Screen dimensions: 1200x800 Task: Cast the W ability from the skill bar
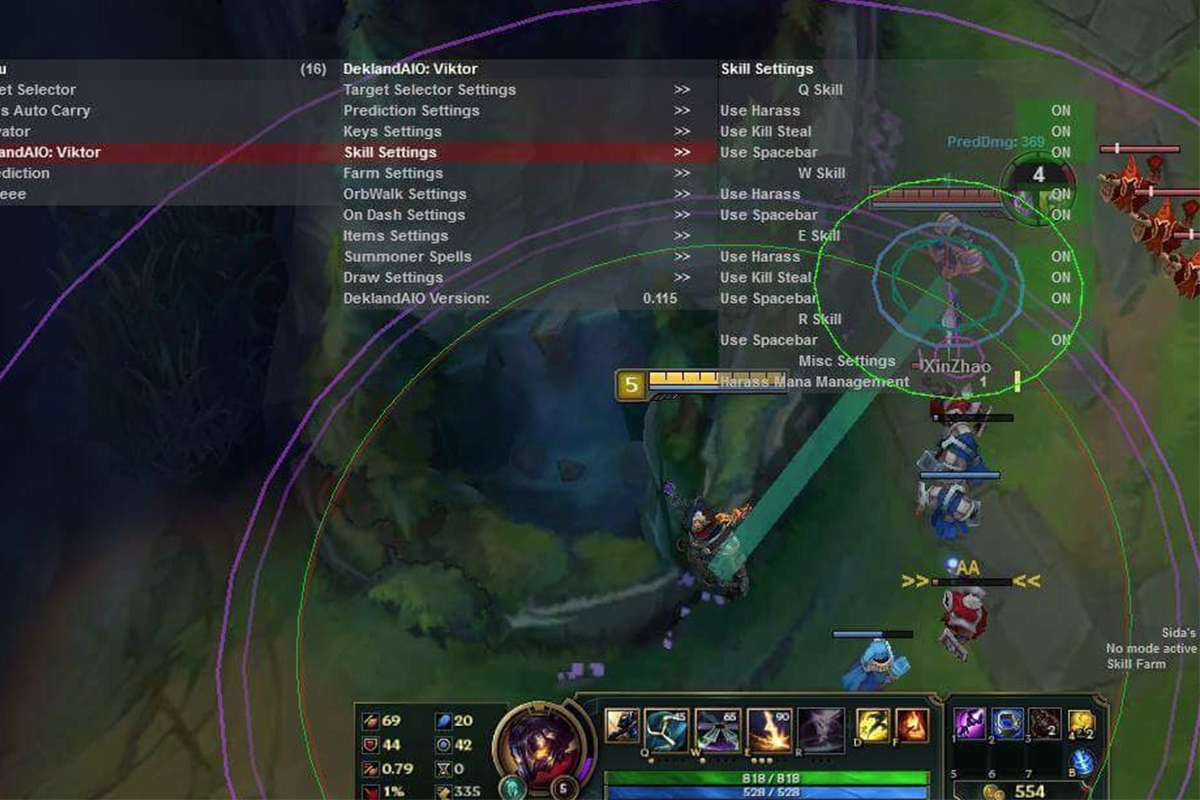666,727
